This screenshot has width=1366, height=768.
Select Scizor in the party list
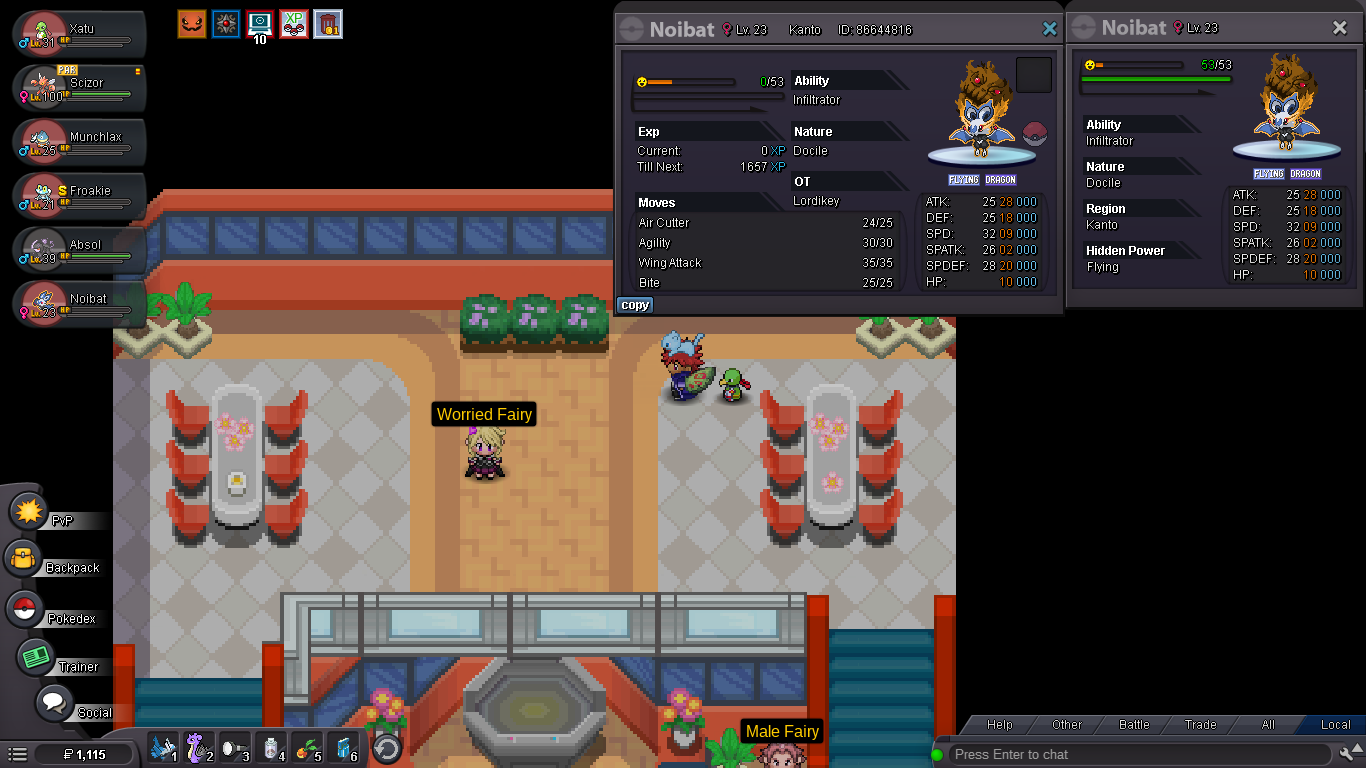[x=82, y=89]
